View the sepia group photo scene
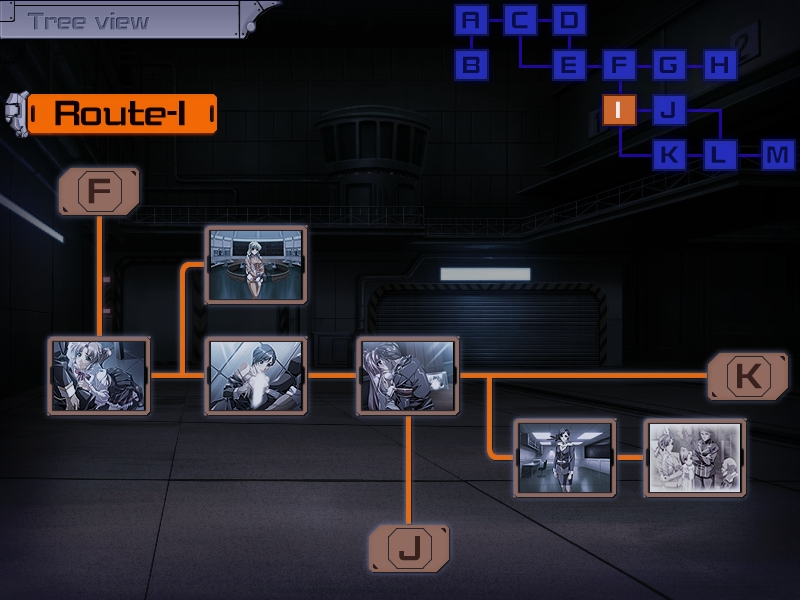800x600 pixels. tap(695, 457)
